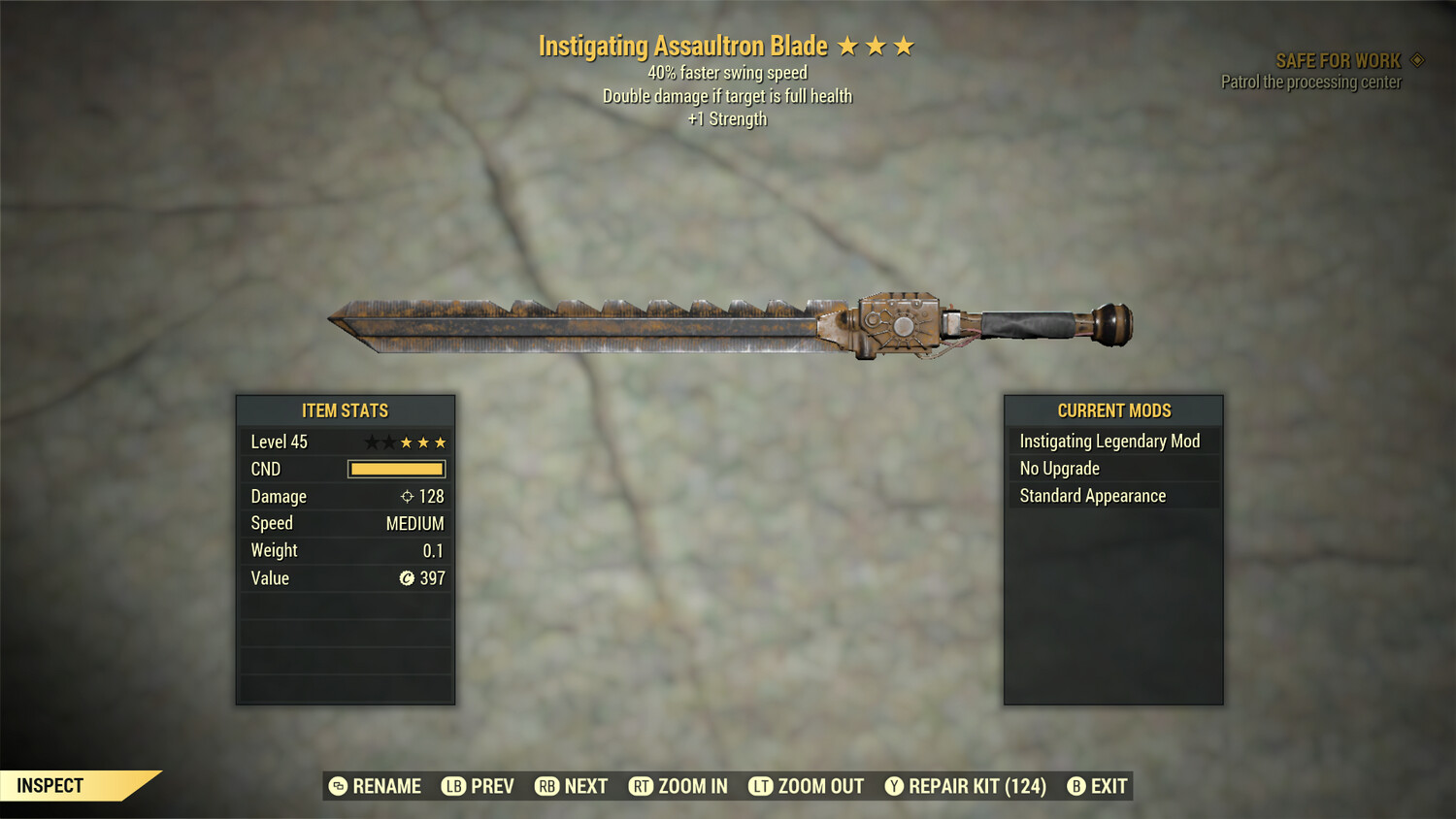Go to the PREV item

[x=478, y=786]
